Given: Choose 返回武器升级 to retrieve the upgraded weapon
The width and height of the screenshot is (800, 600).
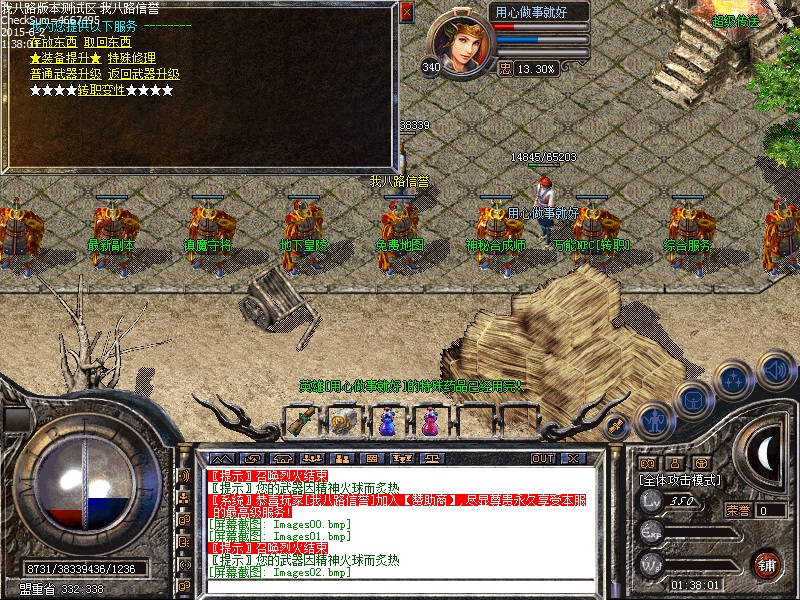Looking at the screenshot, I should 144,74.
